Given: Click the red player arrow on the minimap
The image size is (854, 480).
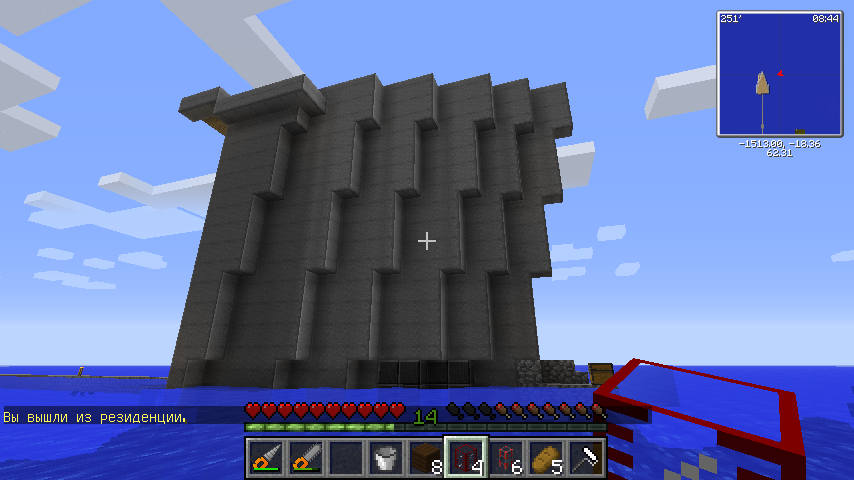Looking at the screenshot, I should click(780, 72).
